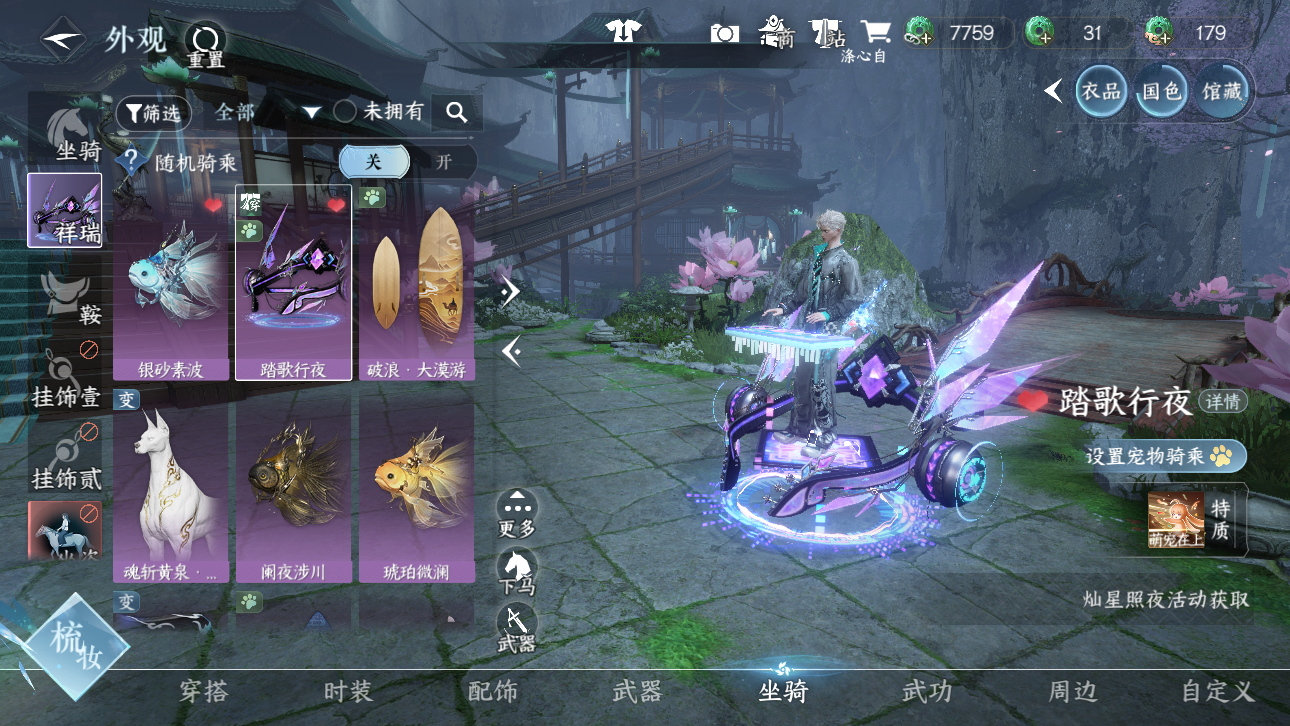Toggle 随机骑乘 switch
1290x726 pixels.
[408, 162]
